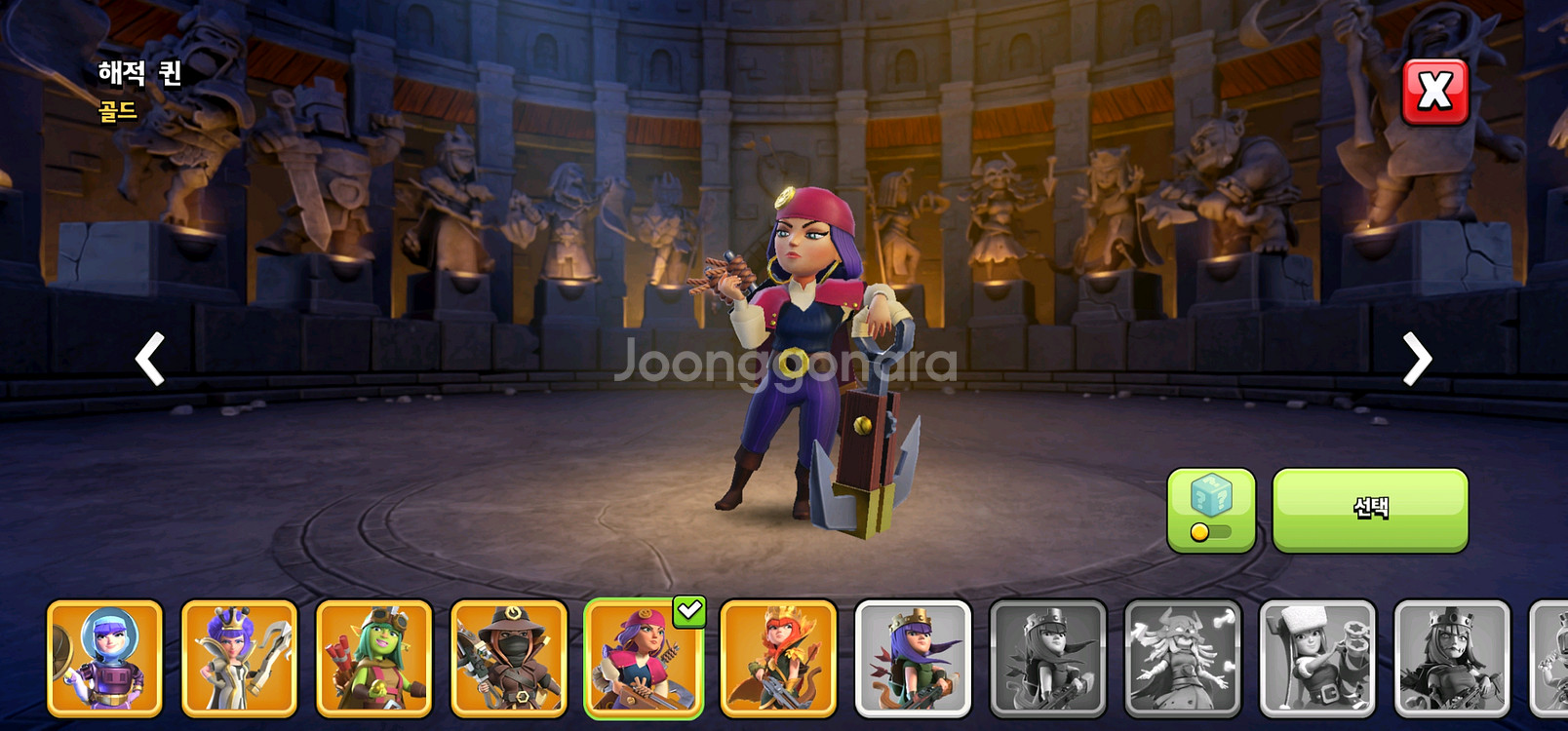Choose the orange-haired autumn queen skin

[x=778, y=658]
